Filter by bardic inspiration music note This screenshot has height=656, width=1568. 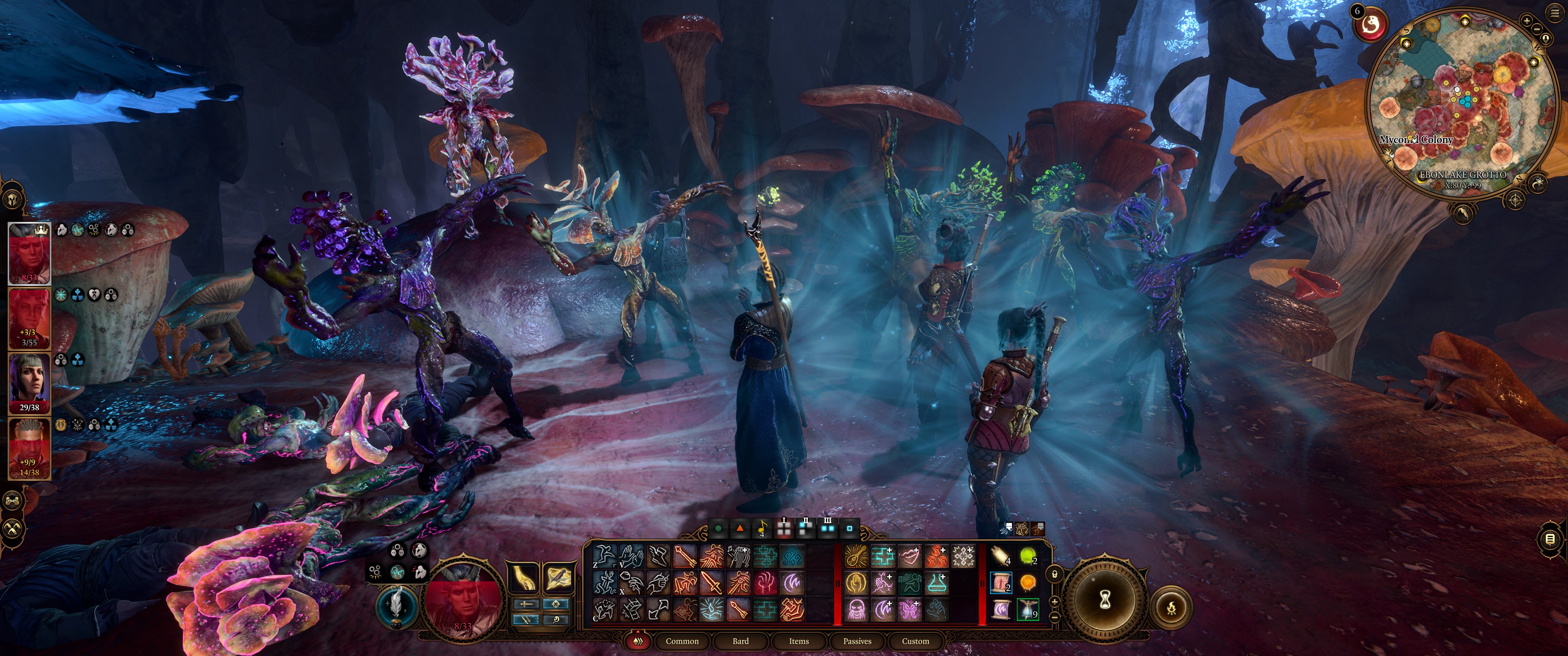pyautogui.click(x=762, y=529)
